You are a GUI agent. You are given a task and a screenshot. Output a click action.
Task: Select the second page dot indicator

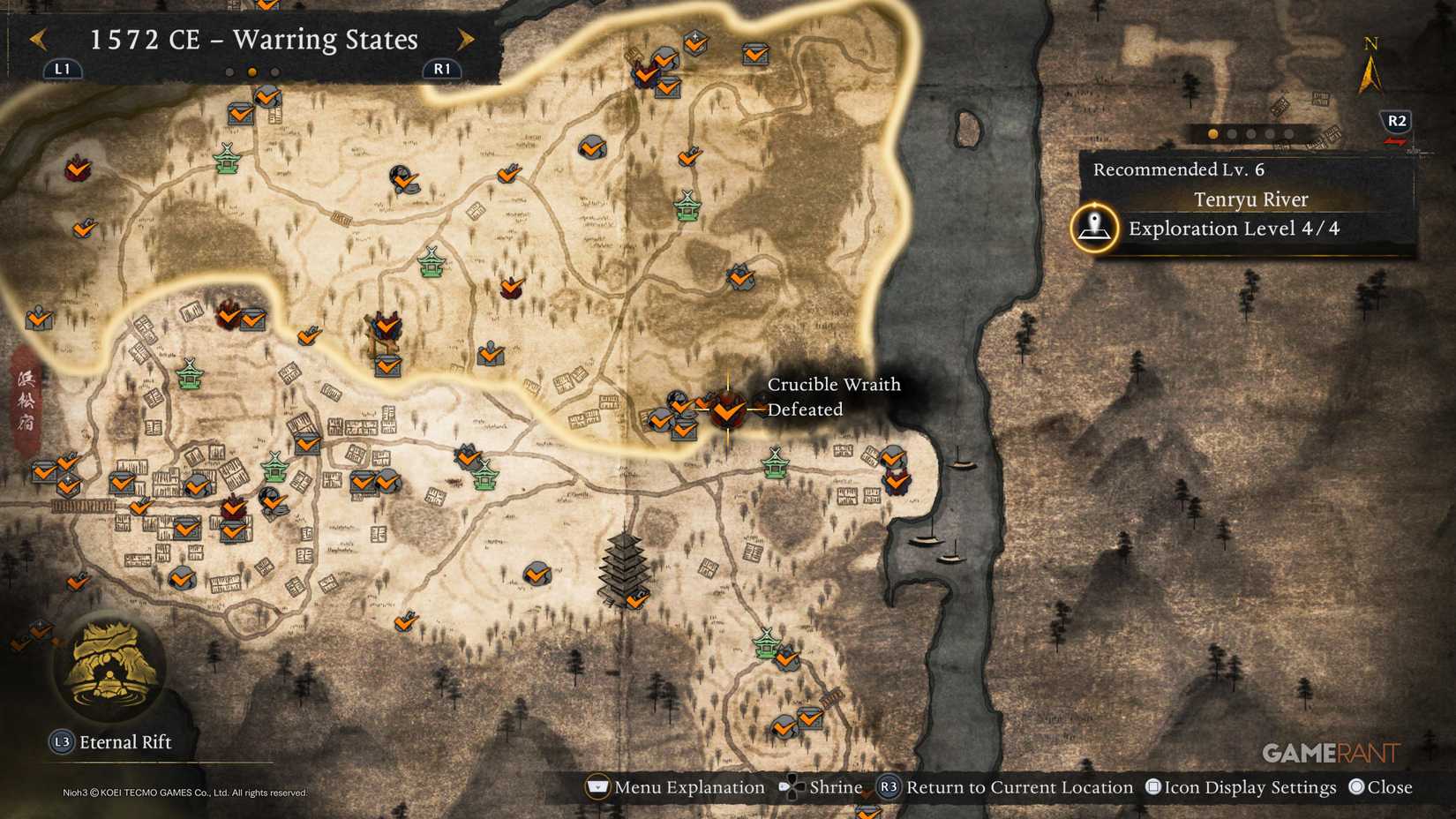click(1230, 134)
